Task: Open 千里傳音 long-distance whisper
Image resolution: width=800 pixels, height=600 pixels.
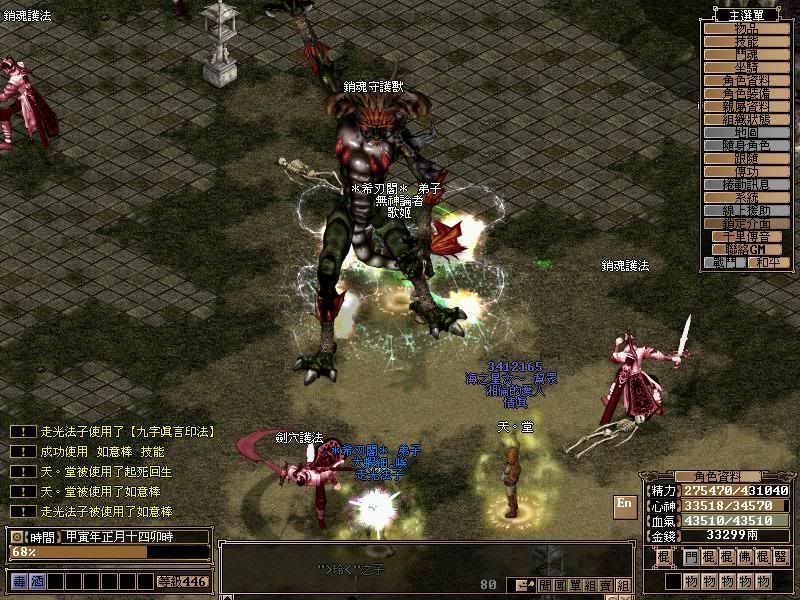Action: (x=747, y=237)
